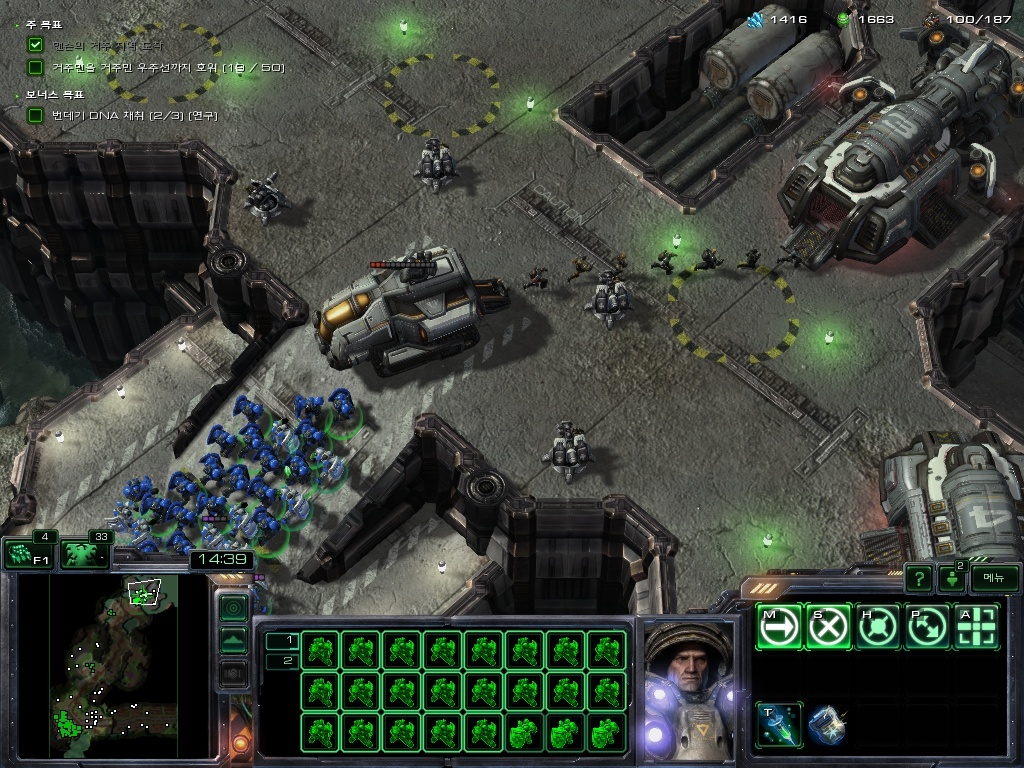The image size is (1024, 768).
Task: Activate the Move command button
Action: coord(779,627)
